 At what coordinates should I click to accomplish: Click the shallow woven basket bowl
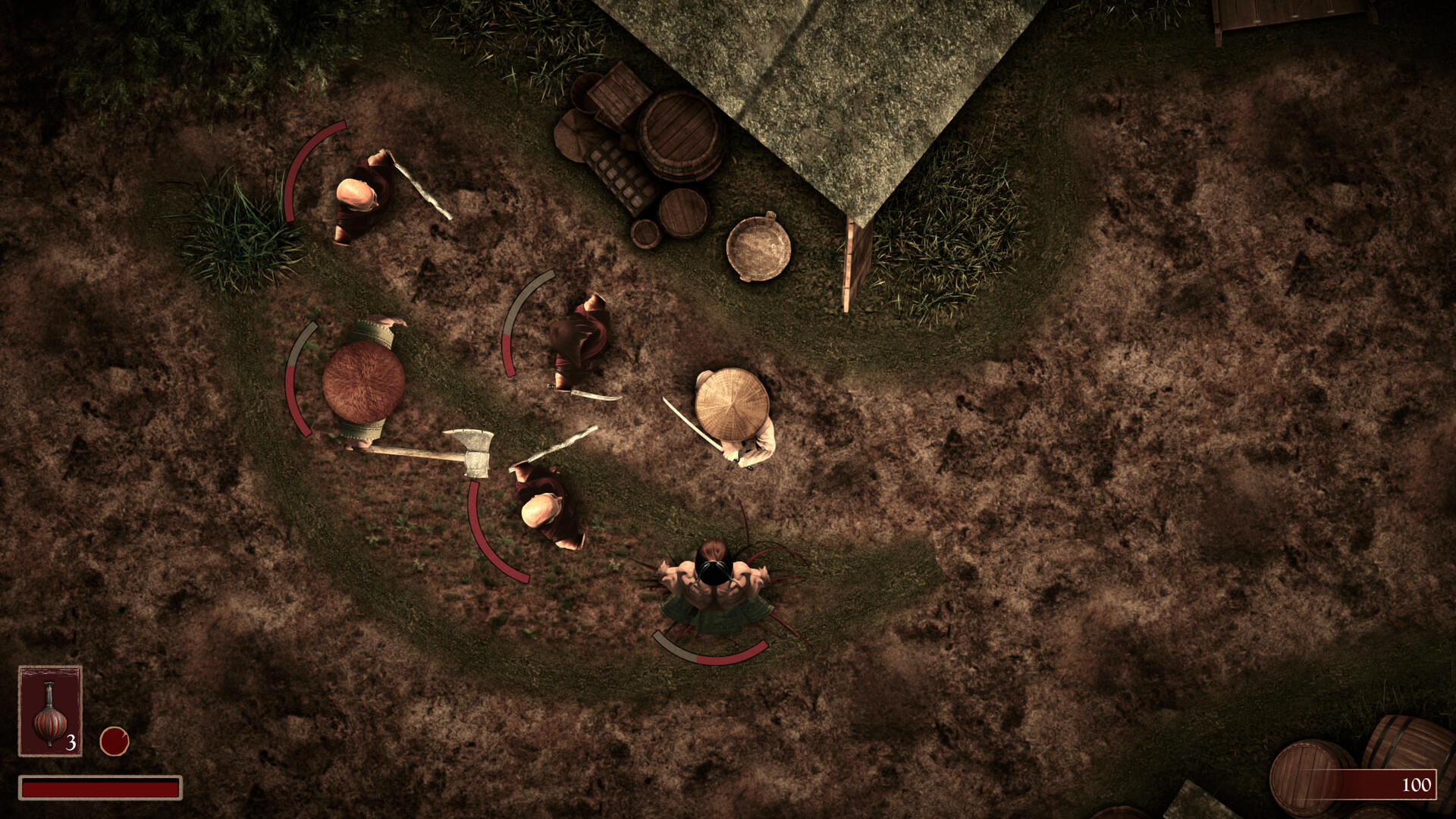[758, 246]
